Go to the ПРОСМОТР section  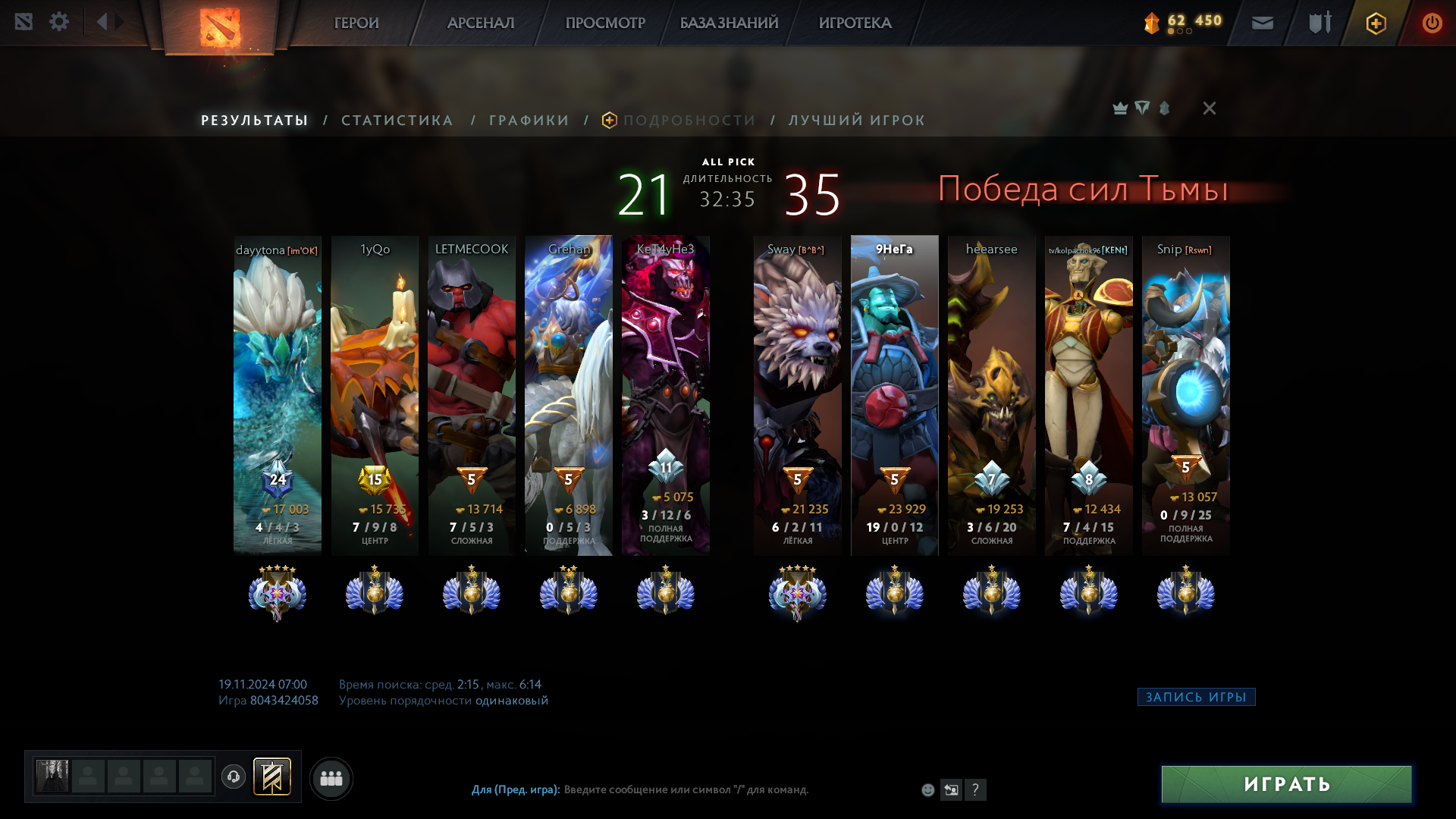pyautogui.click(x=605, y=23)
